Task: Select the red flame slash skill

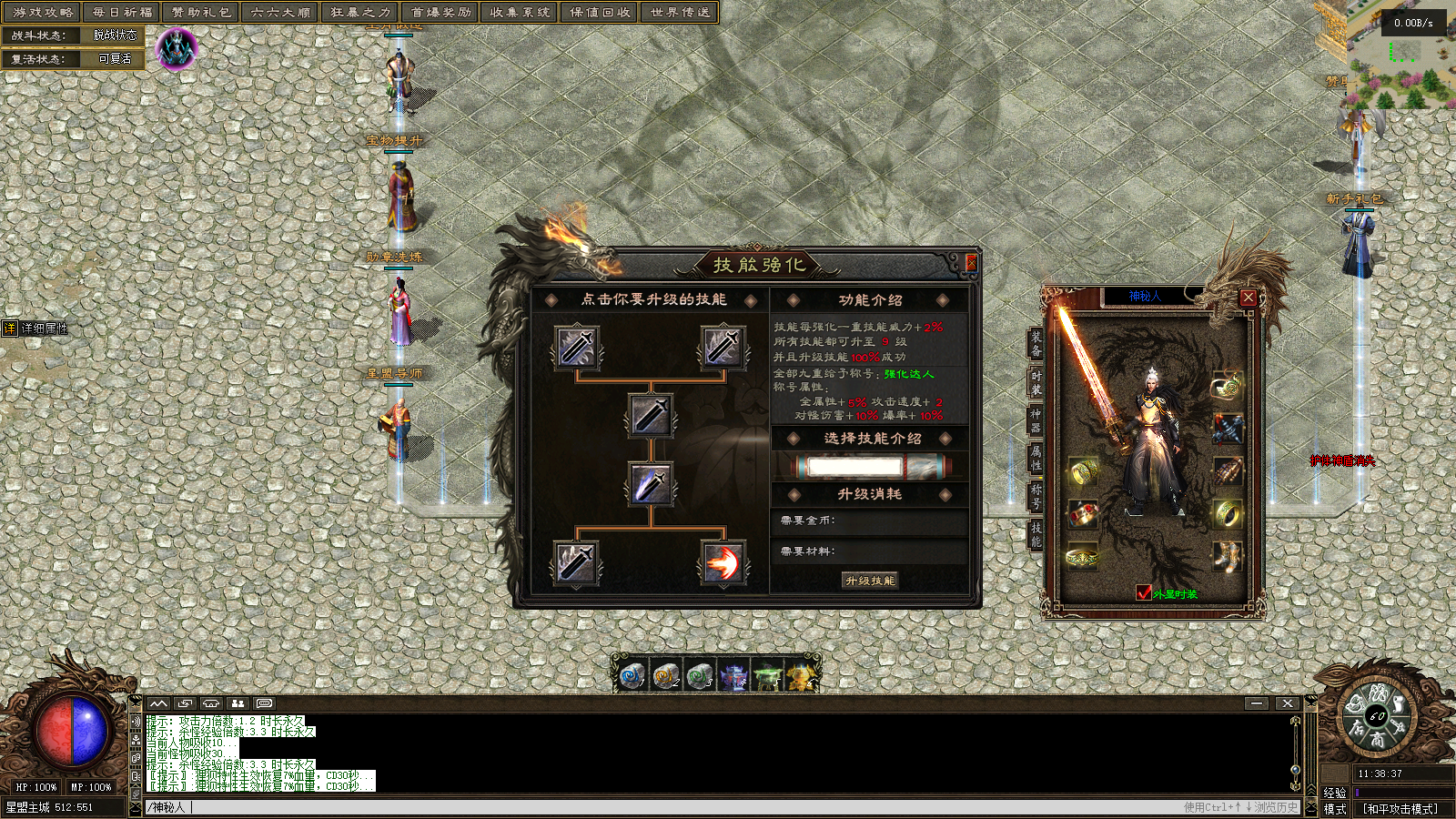Action: click(723, 562)
